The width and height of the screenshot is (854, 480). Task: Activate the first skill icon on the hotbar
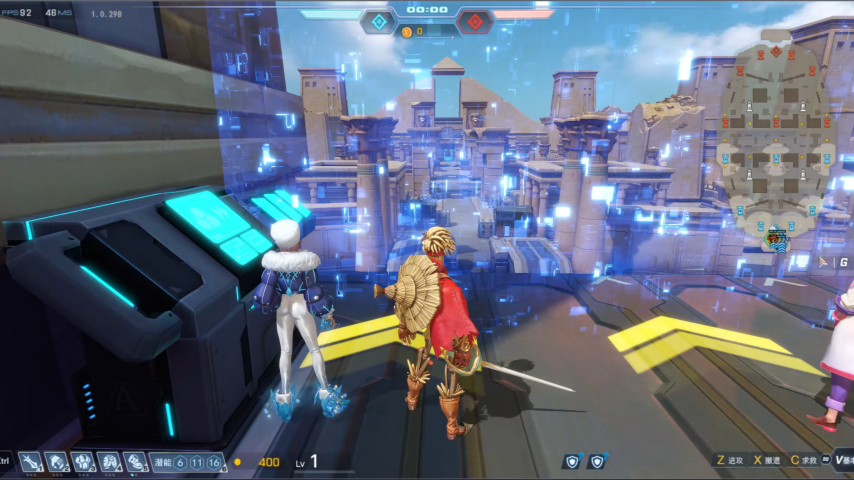click(x=32, y=461)
